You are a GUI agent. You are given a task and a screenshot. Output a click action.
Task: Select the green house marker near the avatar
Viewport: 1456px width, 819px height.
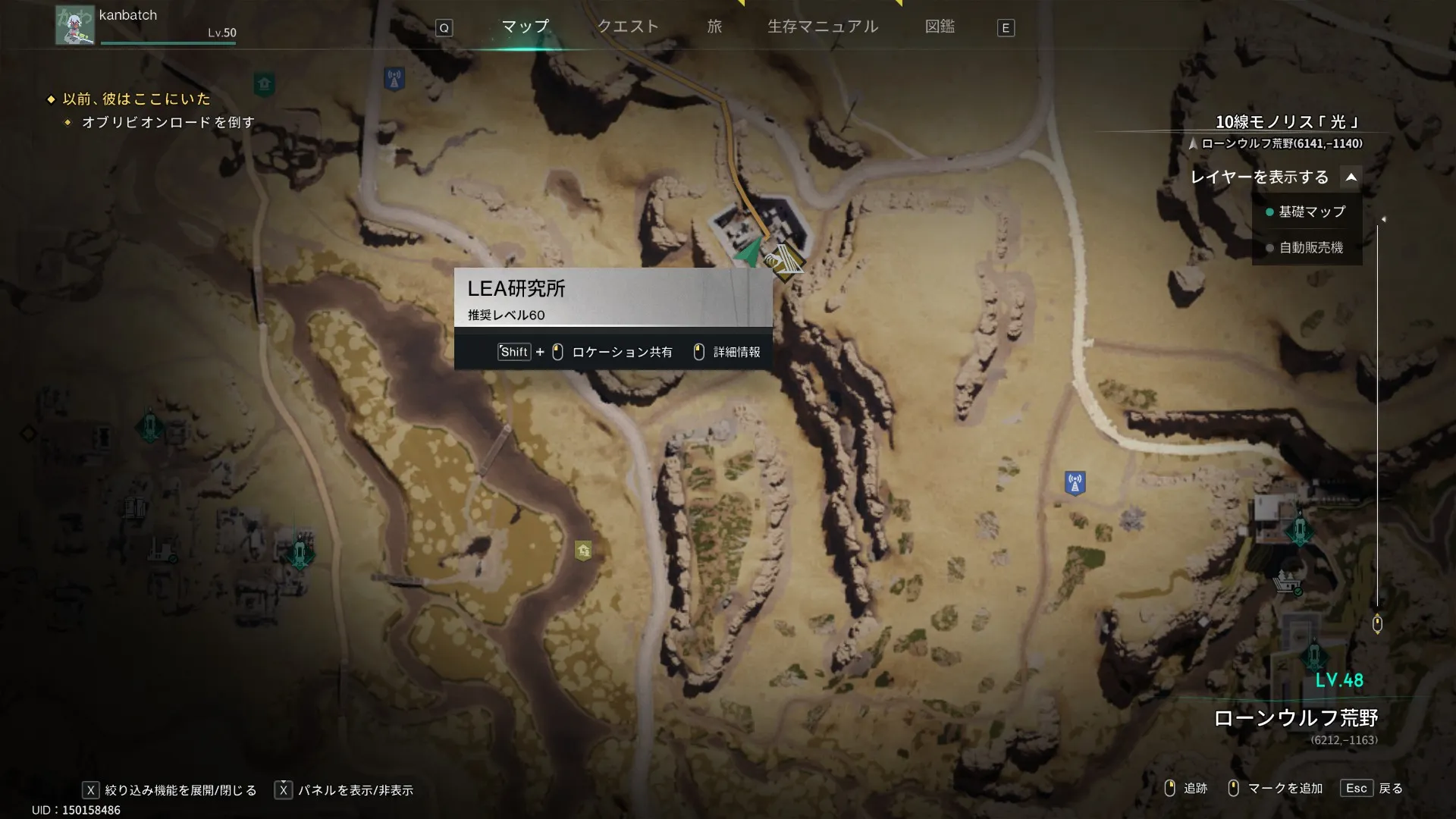pyautogui.click(x=264, y=83)
